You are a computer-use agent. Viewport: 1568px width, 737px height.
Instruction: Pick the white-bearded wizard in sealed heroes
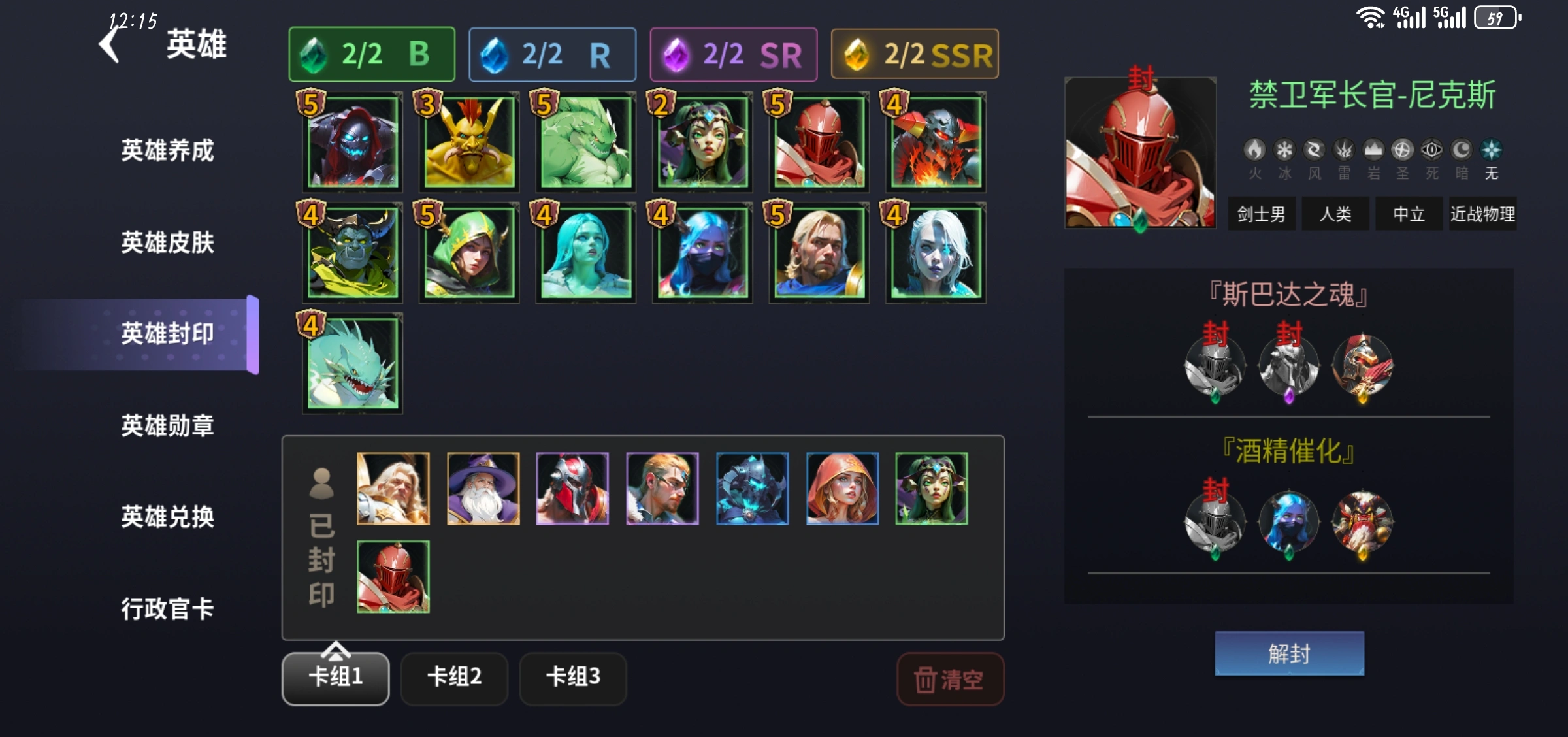[483, 489]
